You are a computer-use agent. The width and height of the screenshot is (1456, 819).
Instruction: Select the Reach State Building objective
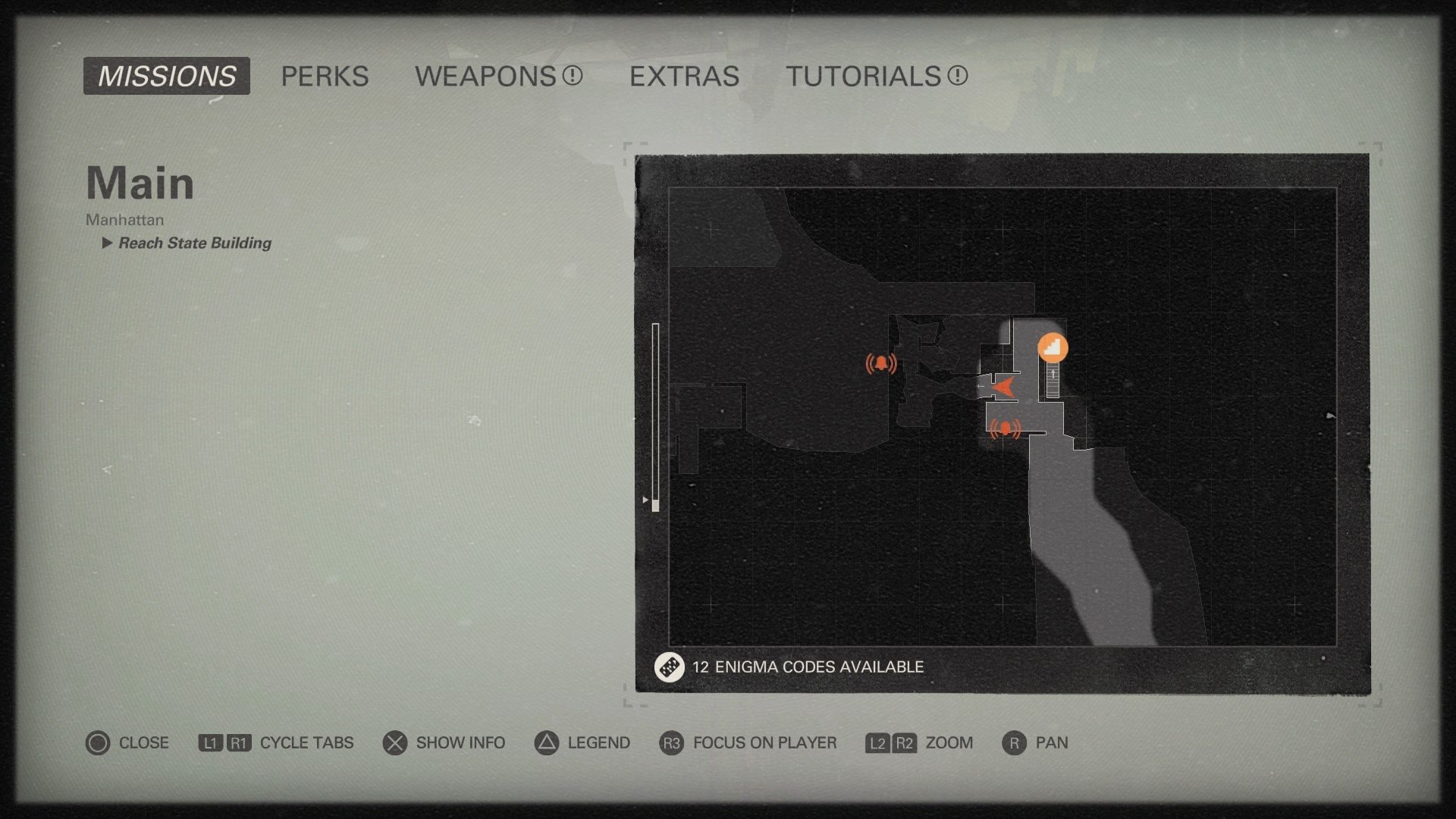click(x=194, y=243)
